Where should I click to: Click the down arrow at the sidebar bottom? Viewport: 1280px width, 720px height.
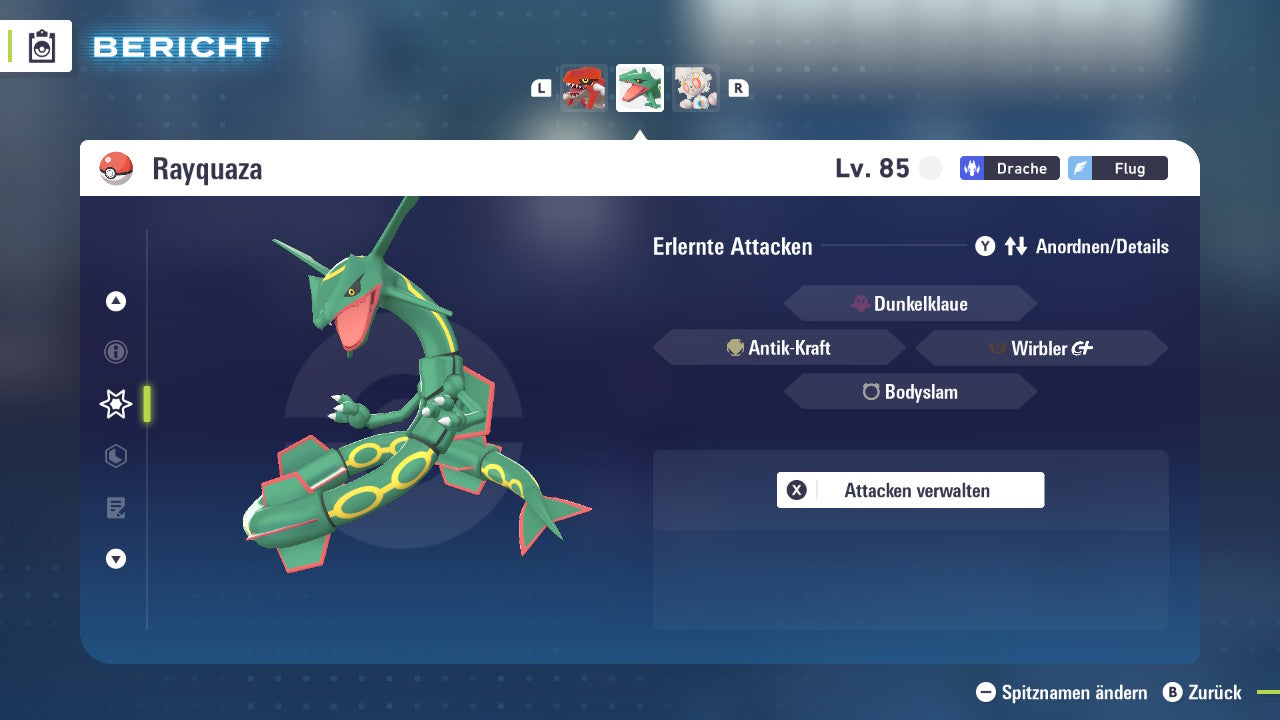tap(115, 559)
